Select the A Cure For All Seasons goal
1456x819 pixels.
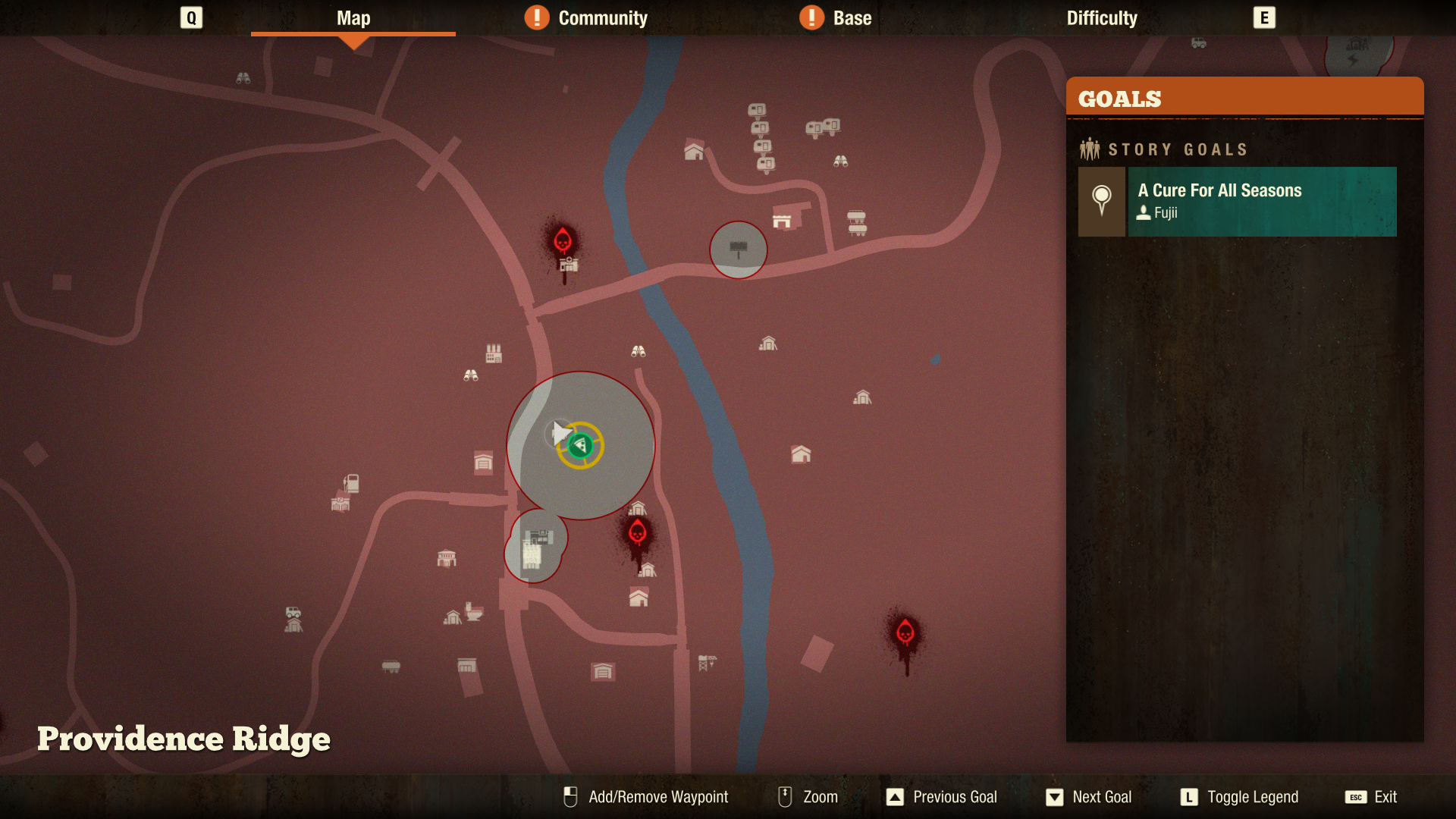pos(1261,201)
